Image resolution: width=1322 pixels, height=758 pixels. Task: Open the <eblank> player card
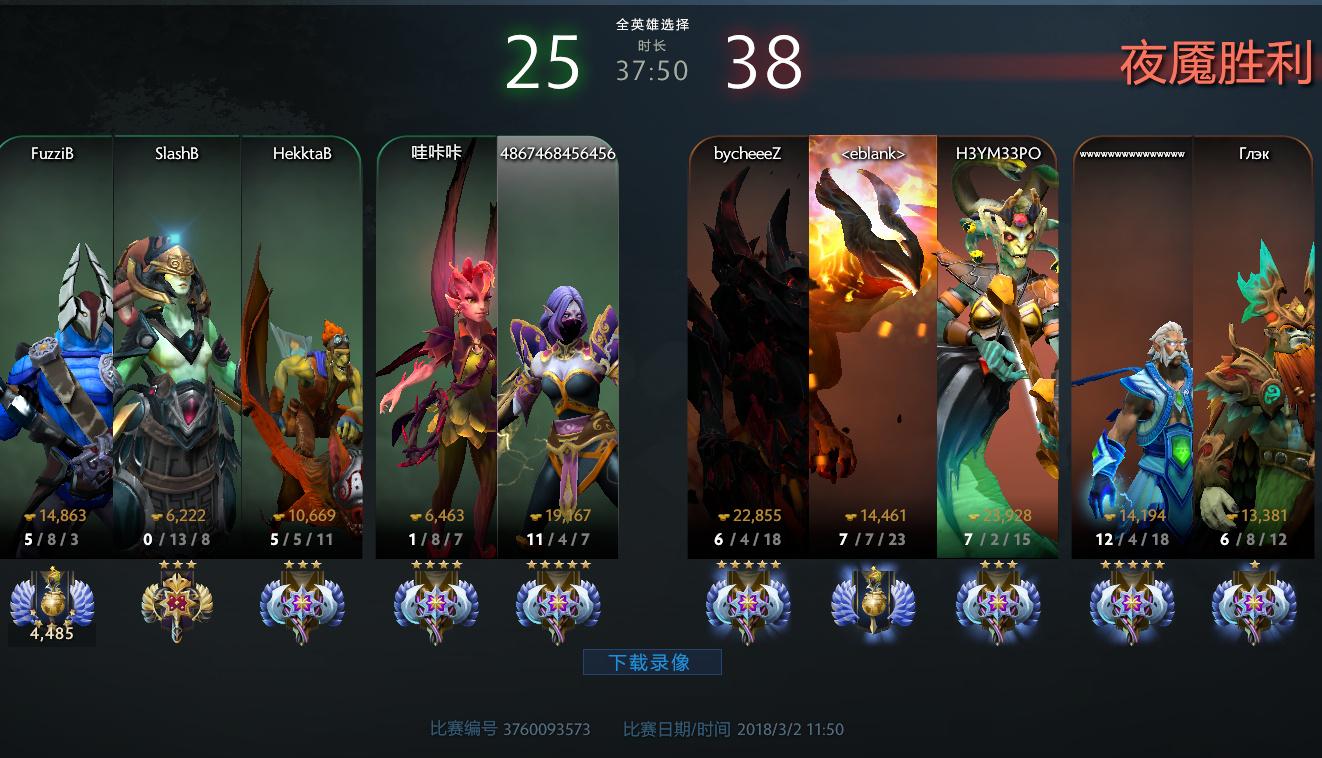click(873, 350)
